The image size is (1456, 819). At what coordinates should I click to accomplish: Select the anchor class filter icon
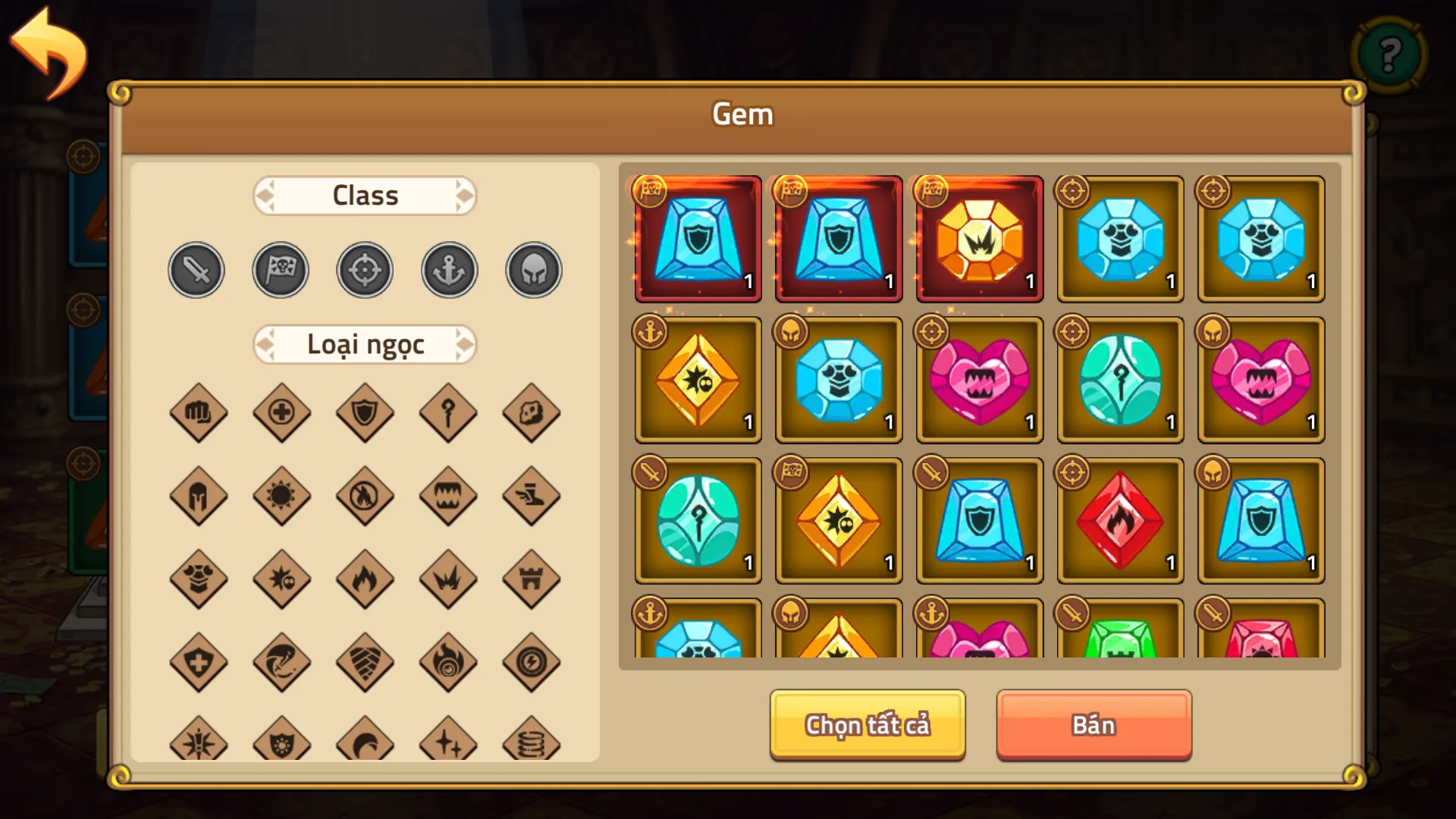[449, 269]
